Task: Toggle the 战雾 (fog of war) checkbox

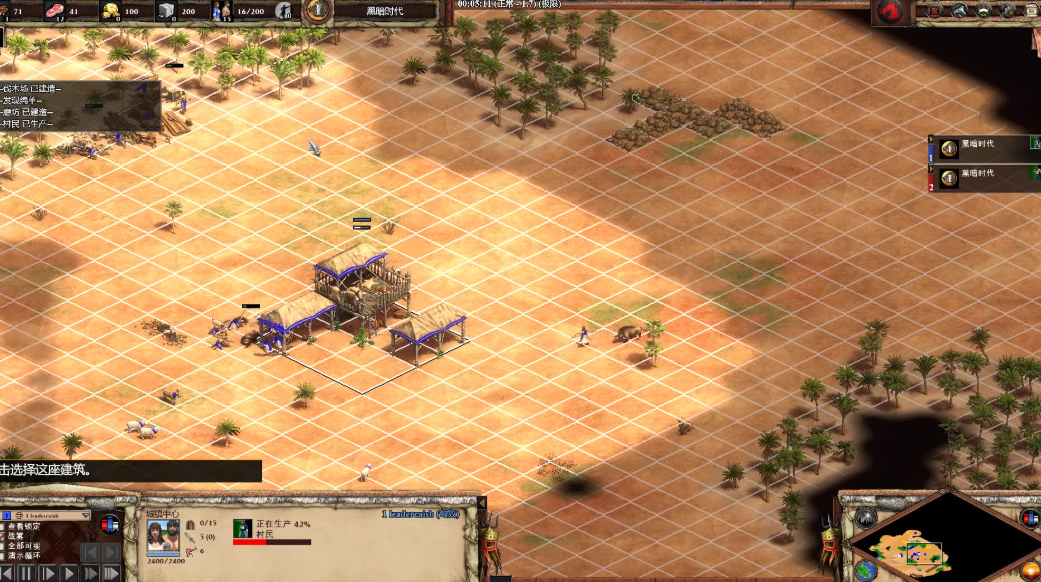Action: pos(4,536)
